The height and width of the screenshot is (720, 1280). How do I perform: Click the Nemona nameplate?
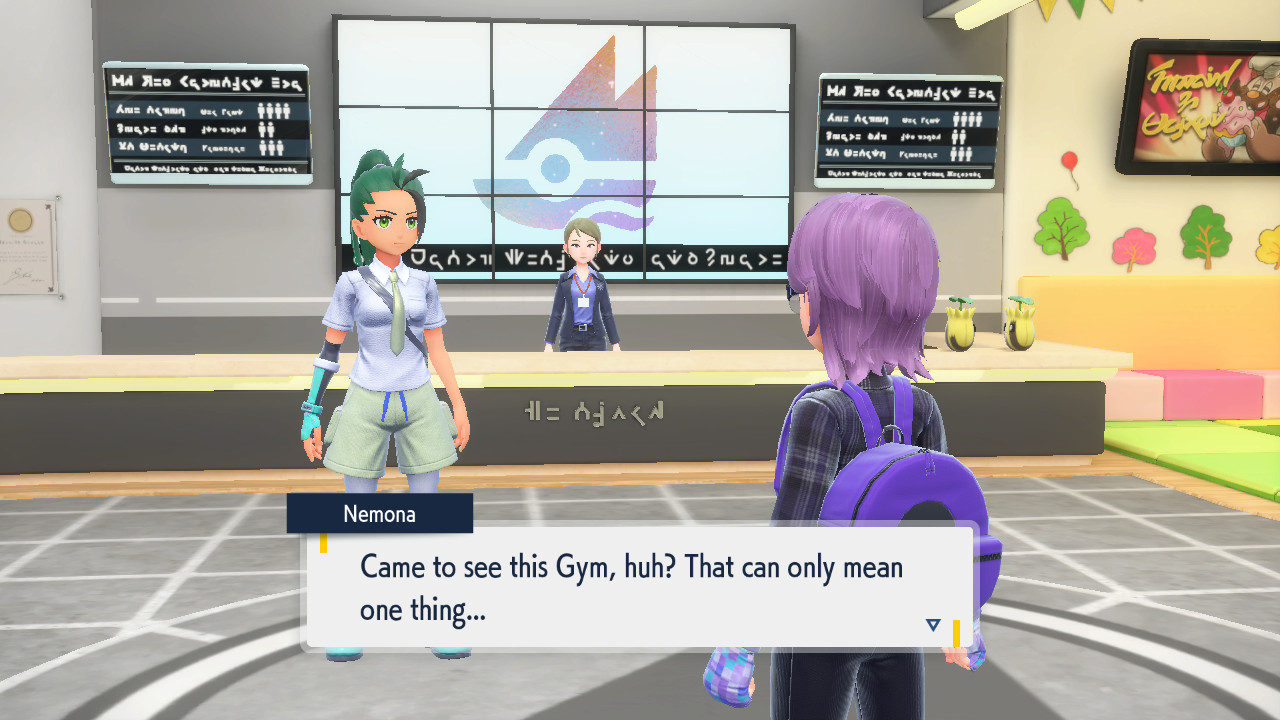[x=380, y=513]
